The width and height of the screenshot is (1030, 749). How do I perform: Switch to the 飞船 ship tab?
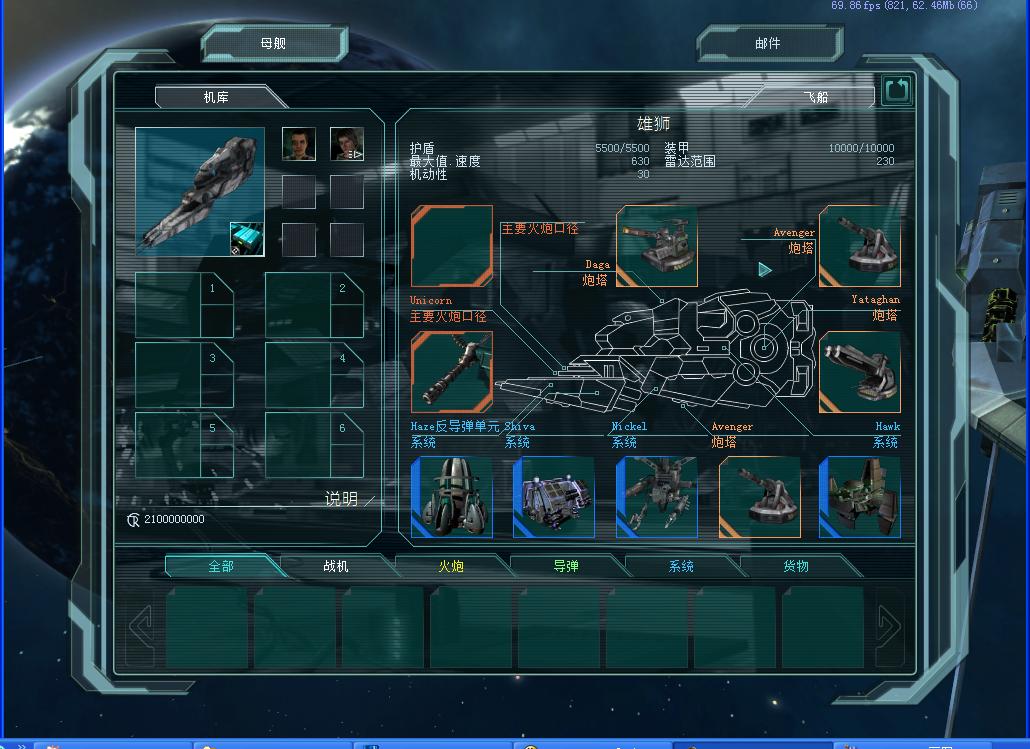(x=815, y=97)
